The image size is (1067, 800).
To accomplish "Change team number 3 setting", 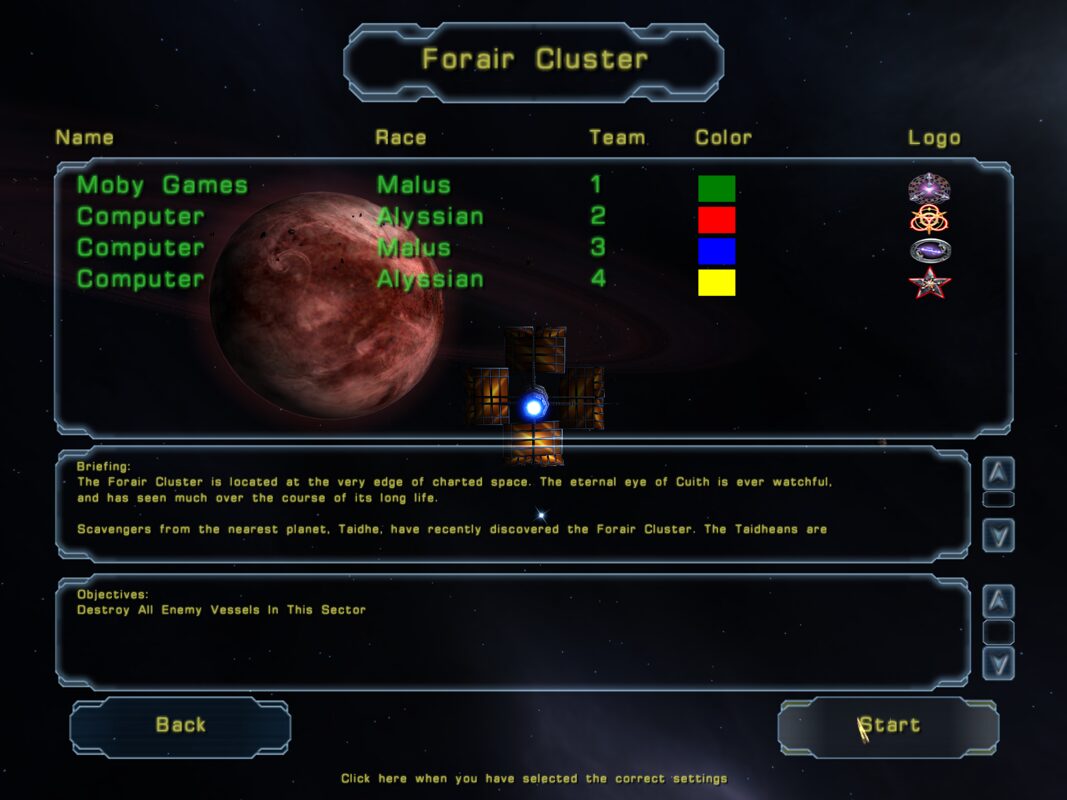I will coord(598,248).
